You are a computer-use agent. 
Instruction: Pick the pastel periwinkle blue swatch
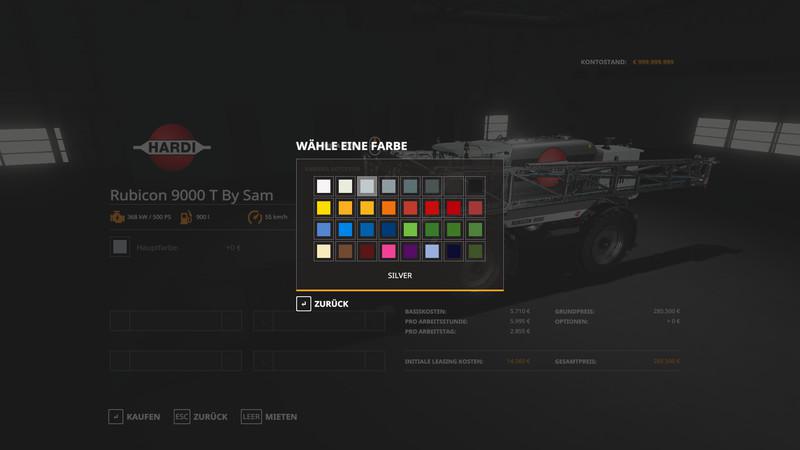pyautogui.click(x=432, y=251)
